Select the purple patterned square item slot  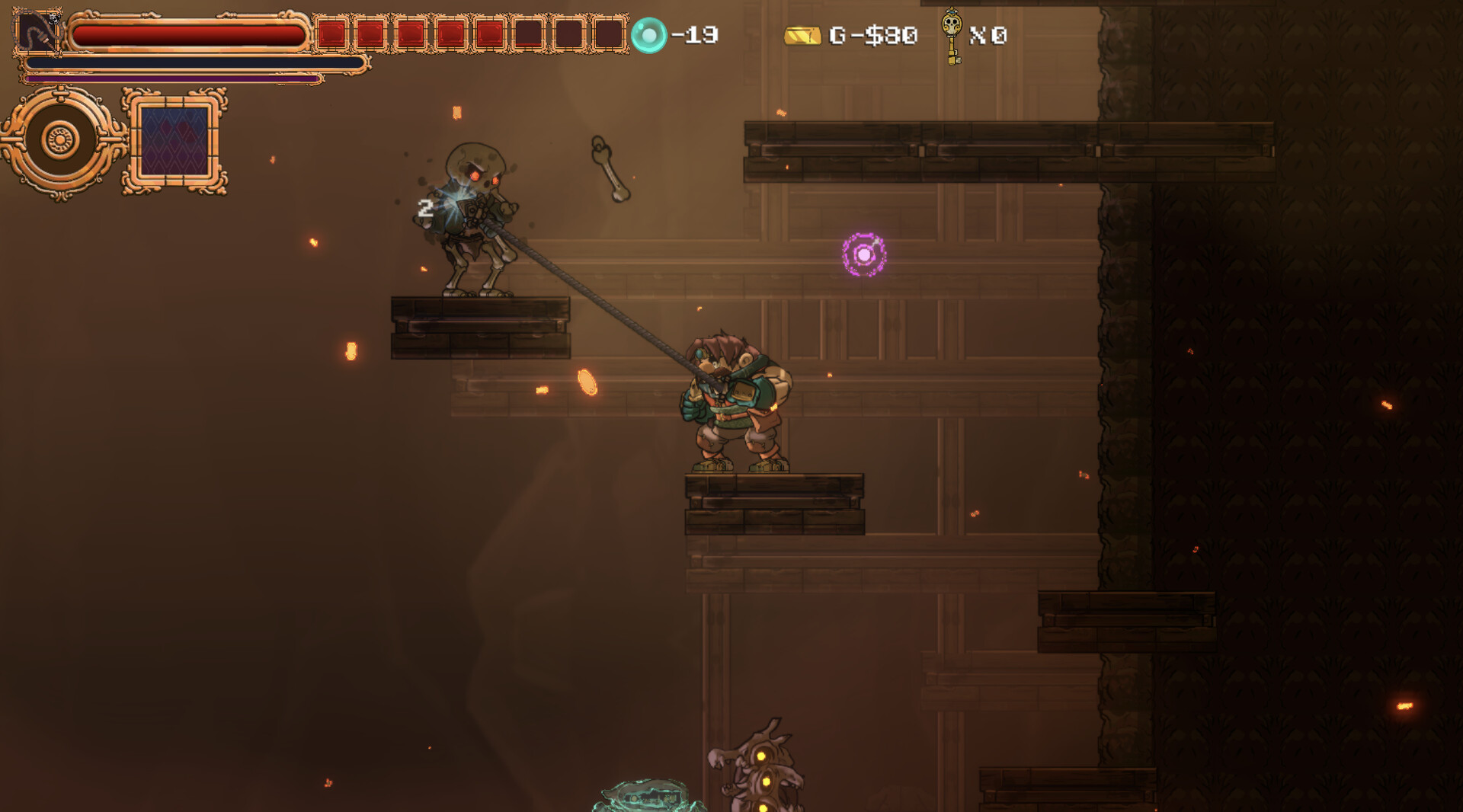coord(174,142)
